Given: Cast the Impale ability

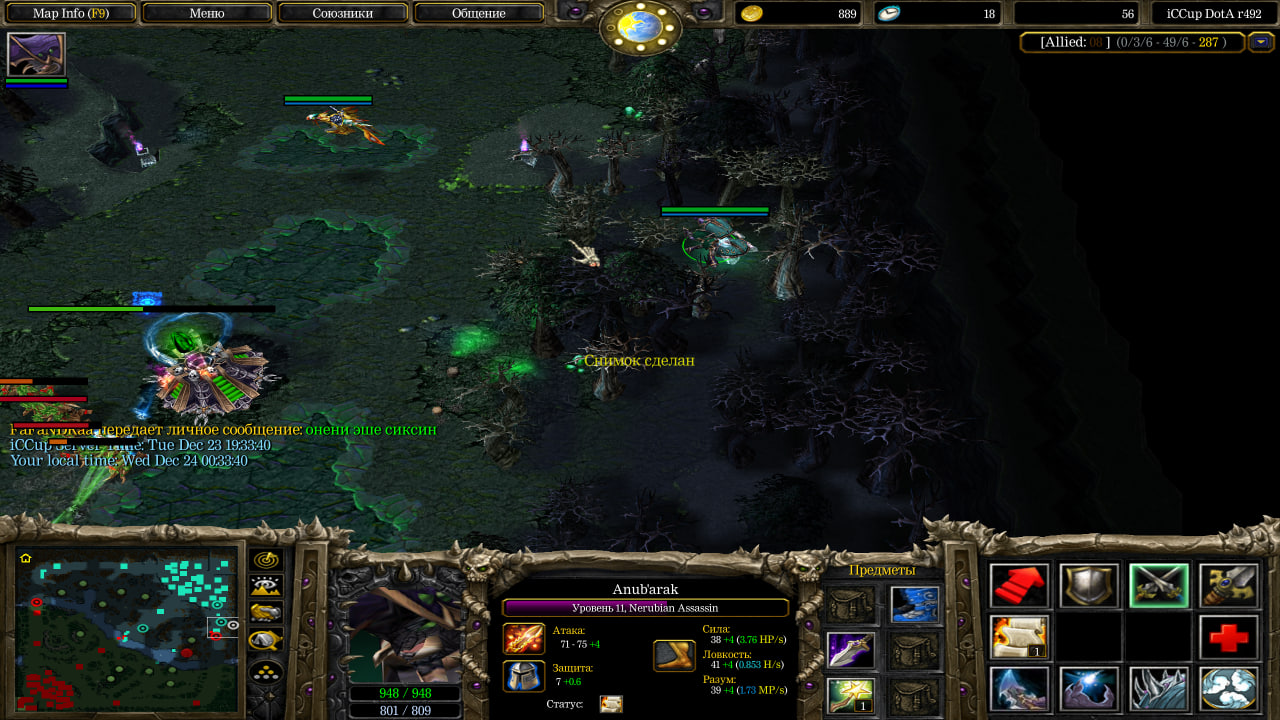Looking at the screenshot, I should [1019, 689].
